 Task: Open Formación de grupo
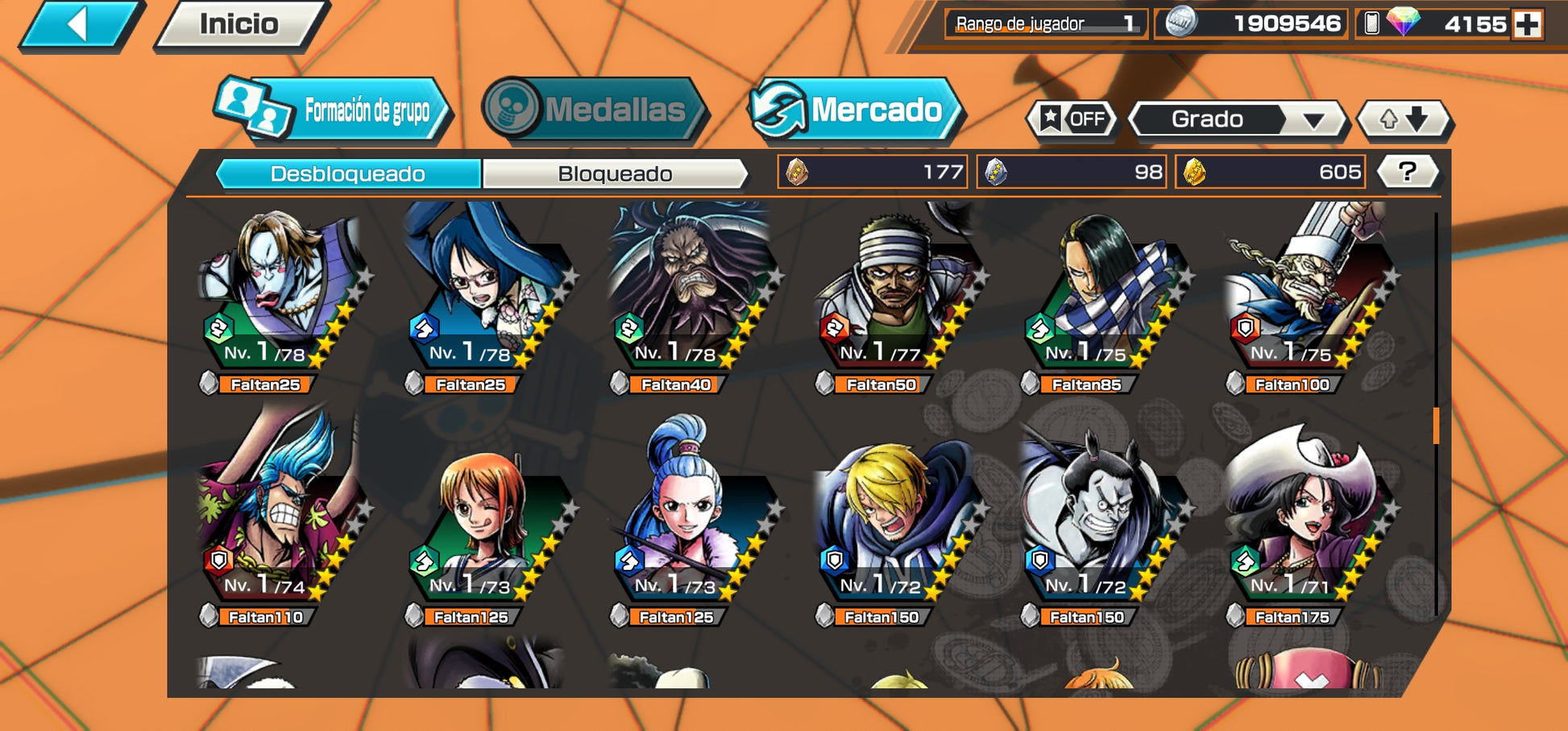[x=333, y=110]
